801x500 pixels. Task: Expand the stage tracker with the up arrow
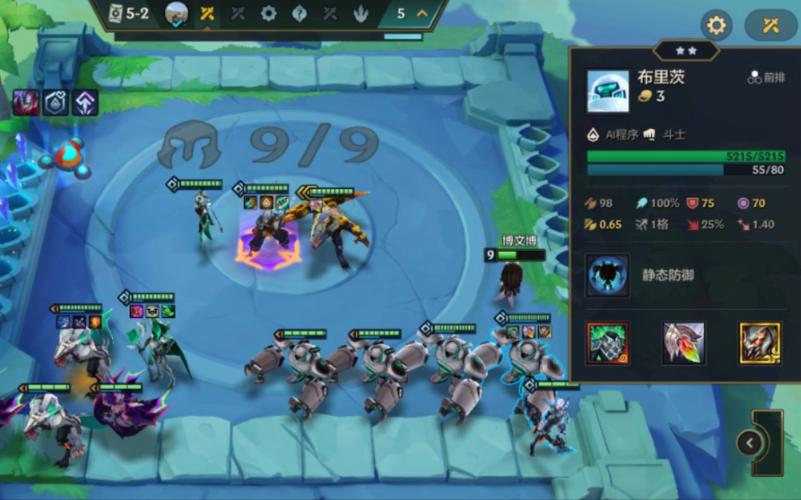click(422, 13)
